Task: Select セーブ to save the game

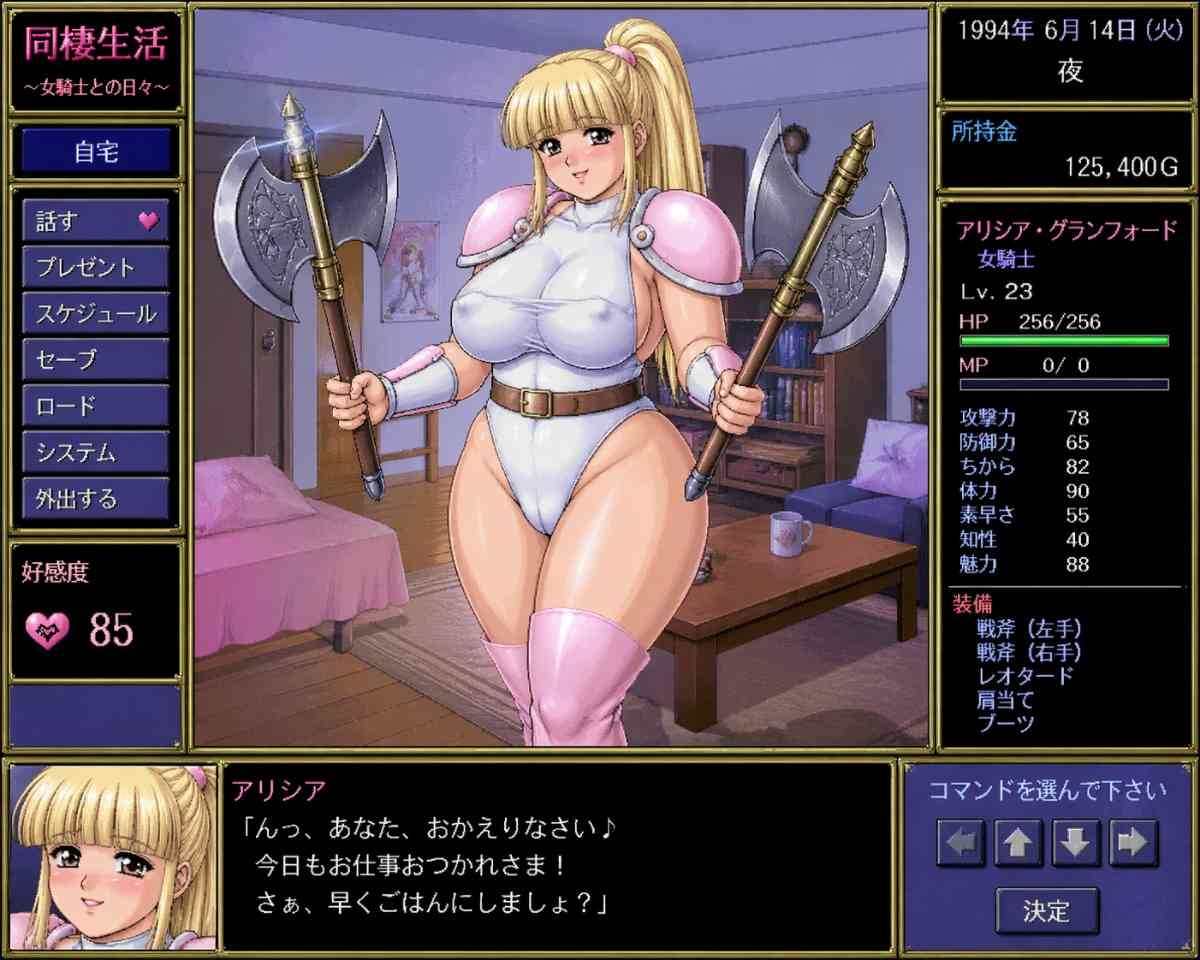Action: (95, 360)
